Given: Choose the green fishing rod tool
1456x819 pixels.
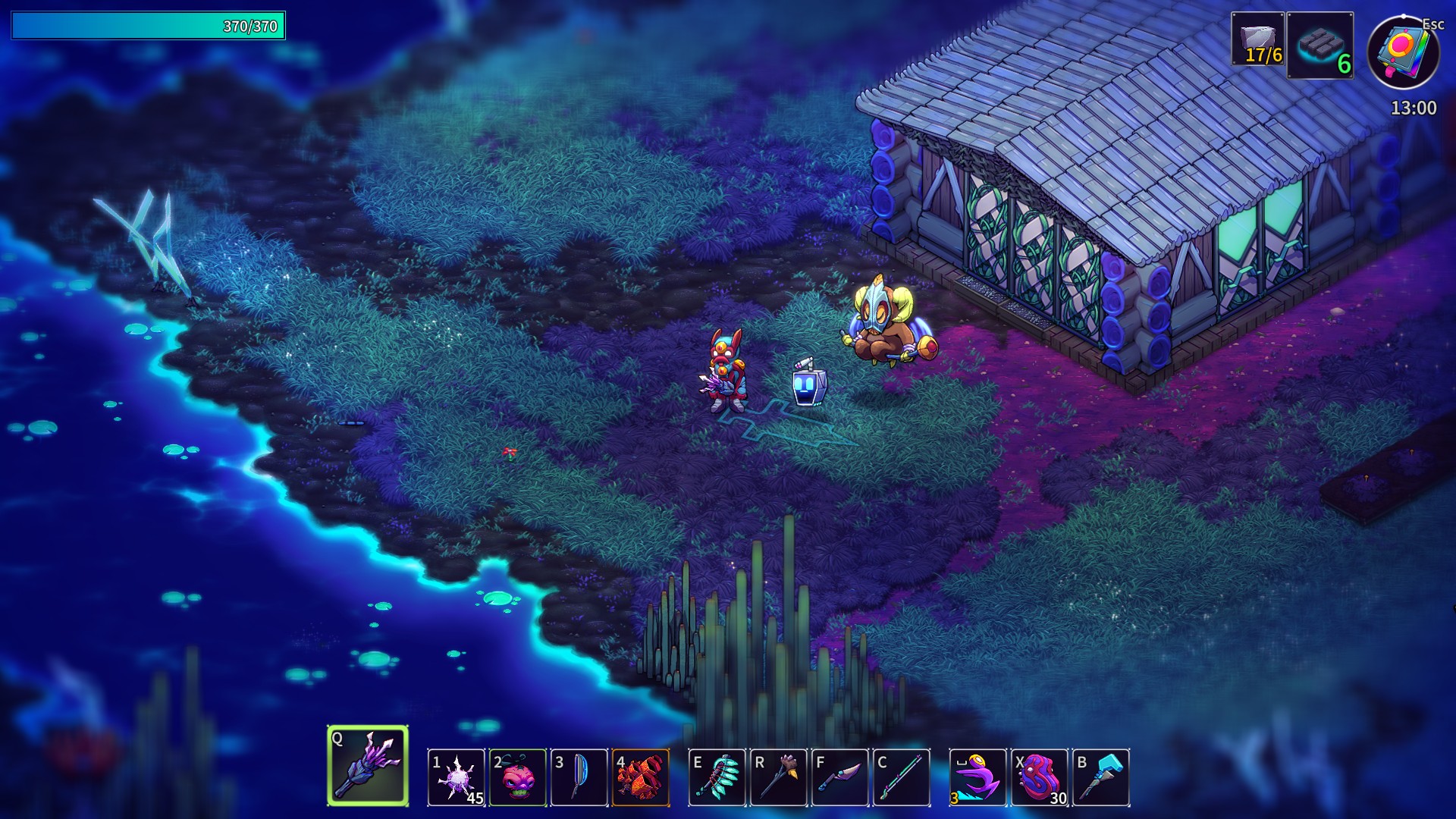Looking at the screenshot, I should tap(902, 777).
